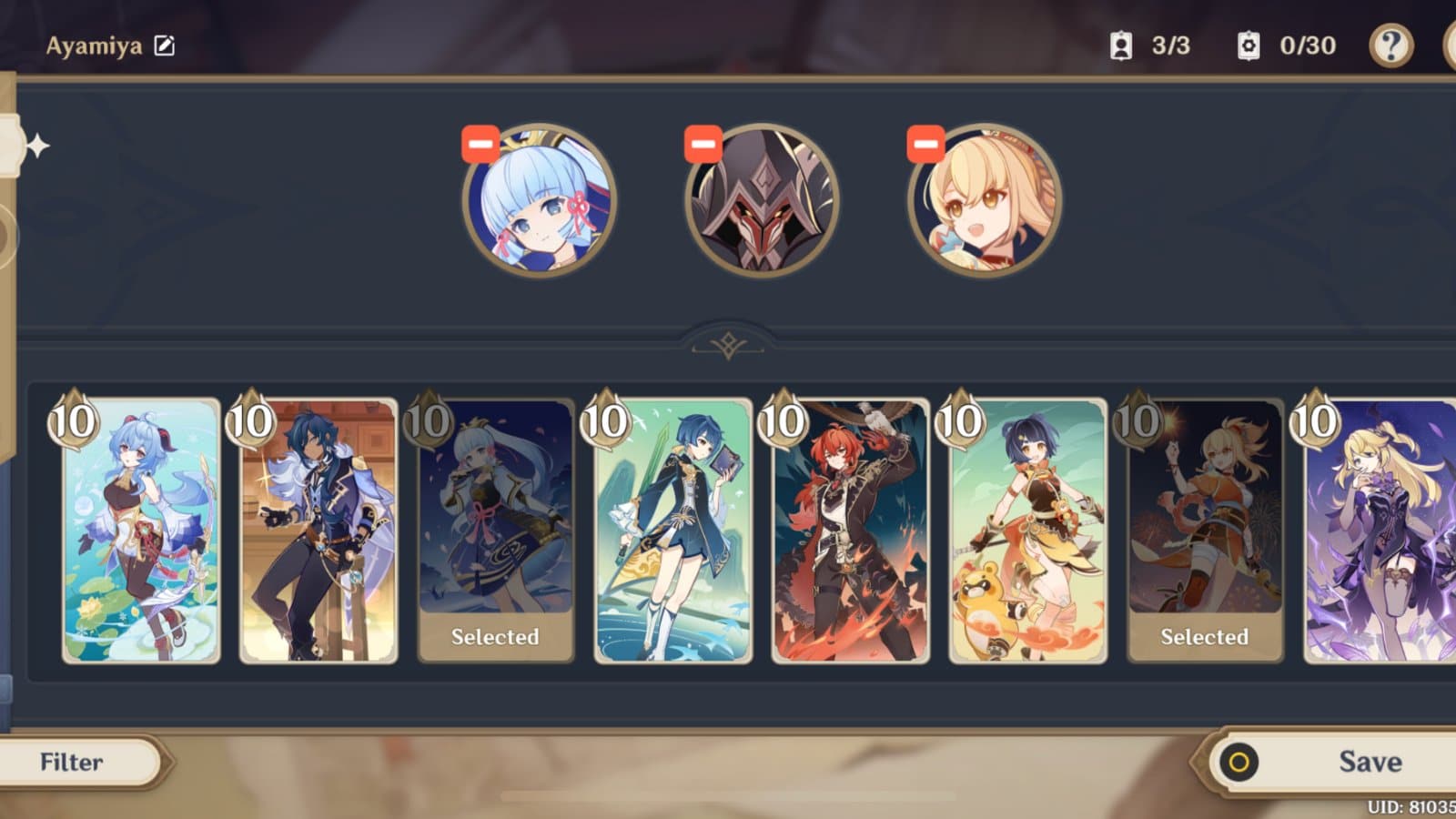
Task: Click the edit pencil next to Ayamiya
Action: (x=162, y=41)
